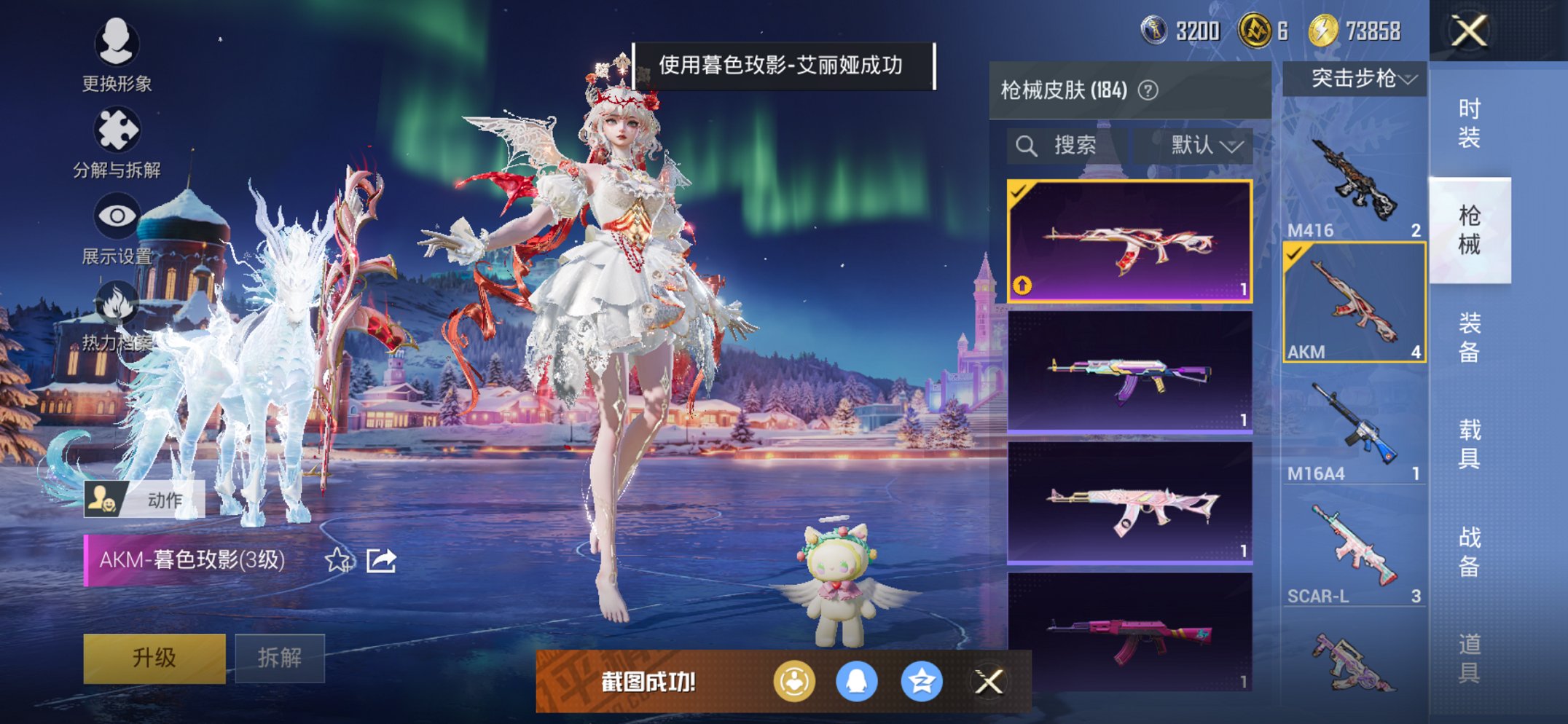
Task: Open the 默认 sorting dropdown
Action: pos(1199,144)
